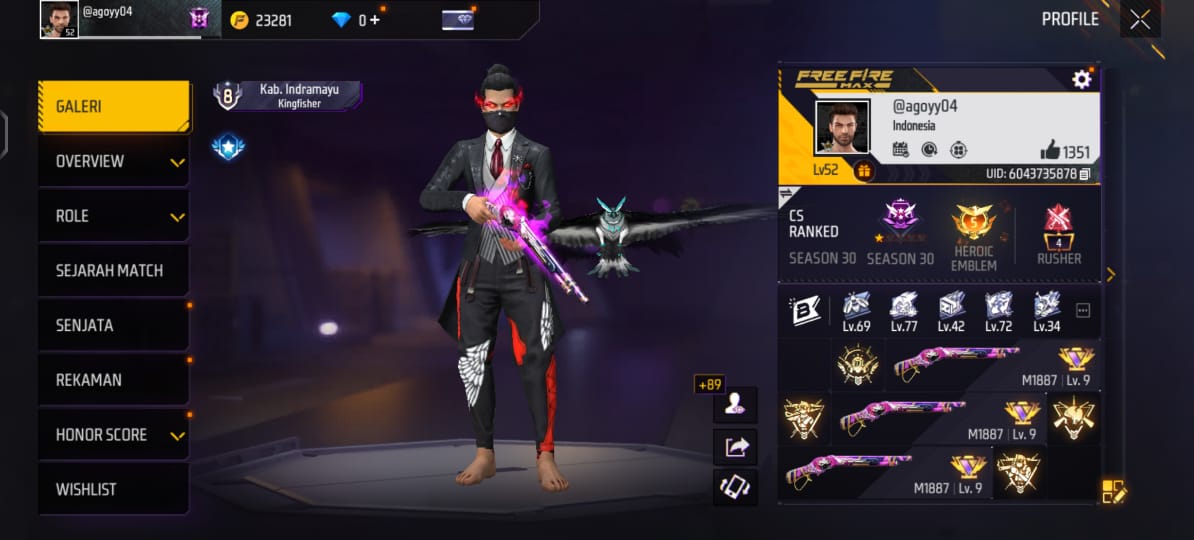1194x540 pixels.
Task: Open Sejarah Match history
Action: point(114,270)
